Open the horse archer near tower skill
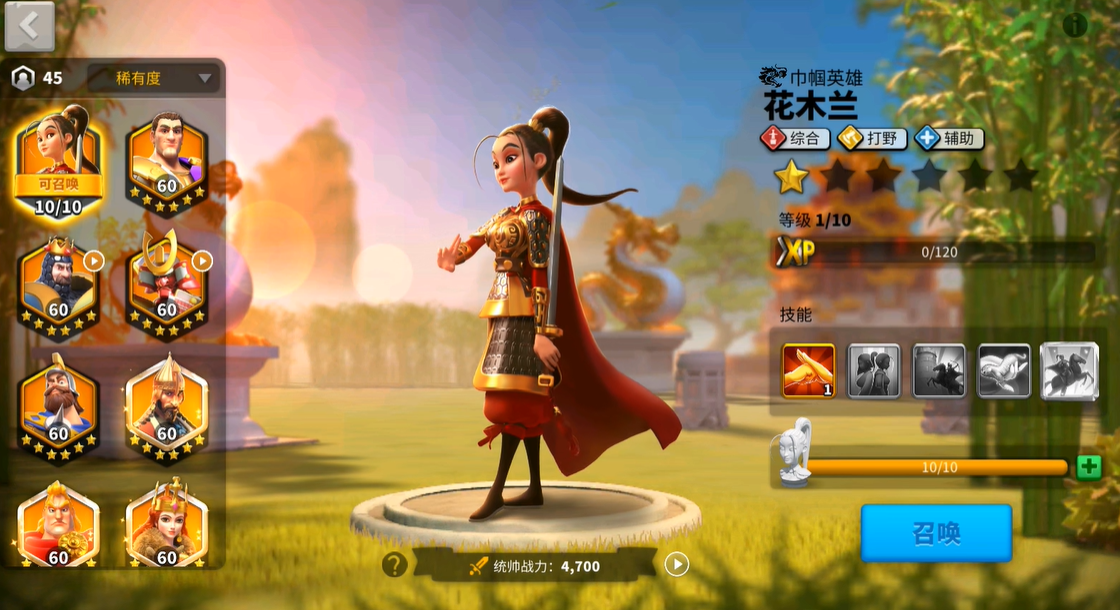The image size is (1120, 610). pos(939,370)
